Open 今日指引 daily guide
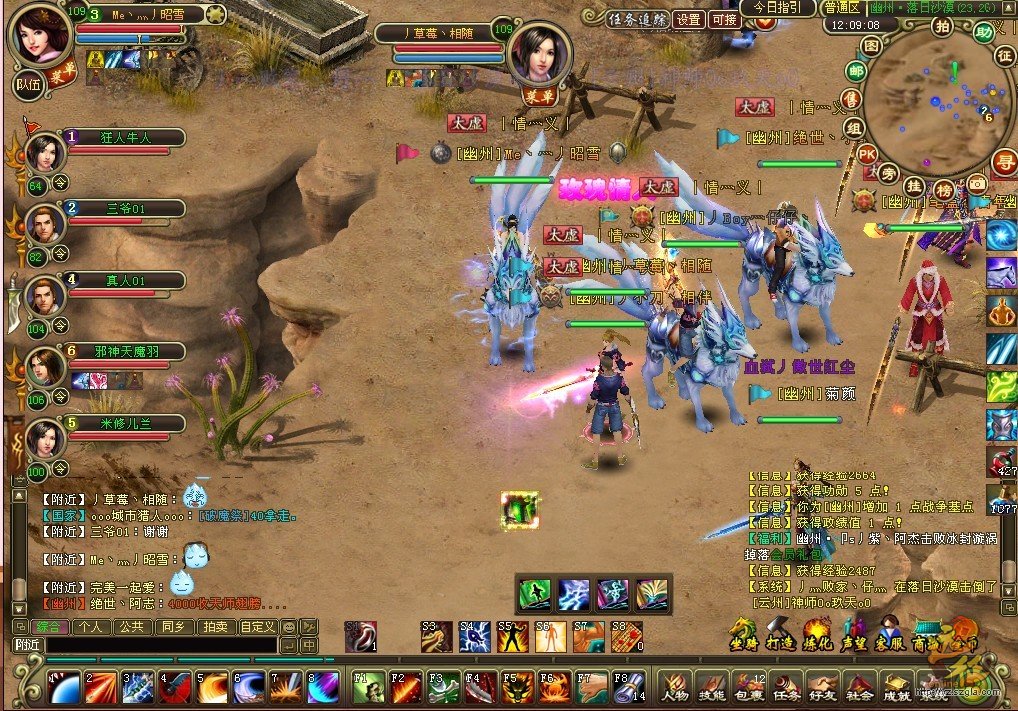Screen dimensions: 1018x711 pyautogui.click(x=778, y=7)
